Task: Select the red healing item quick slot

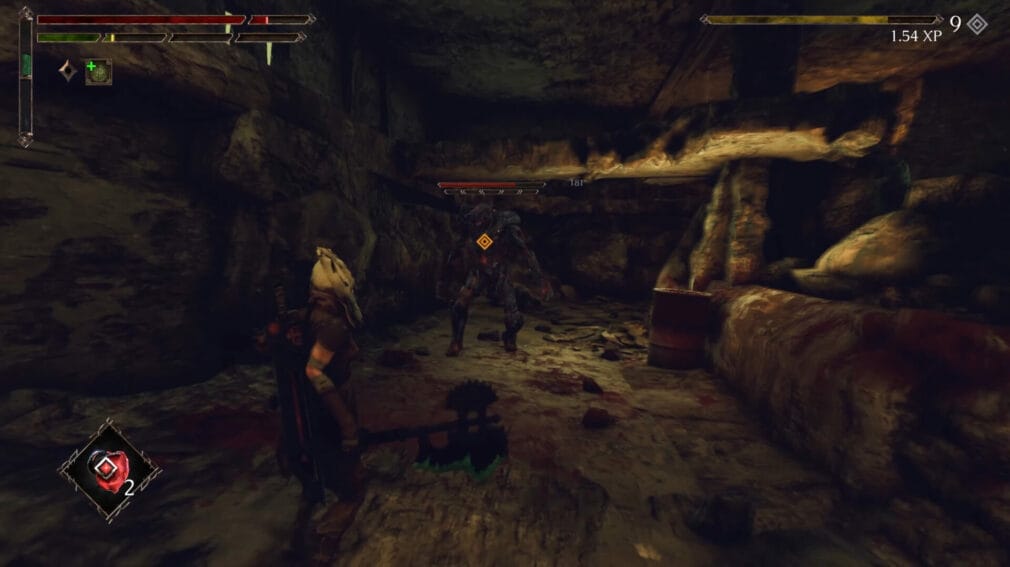Action: tap(109, 467)
